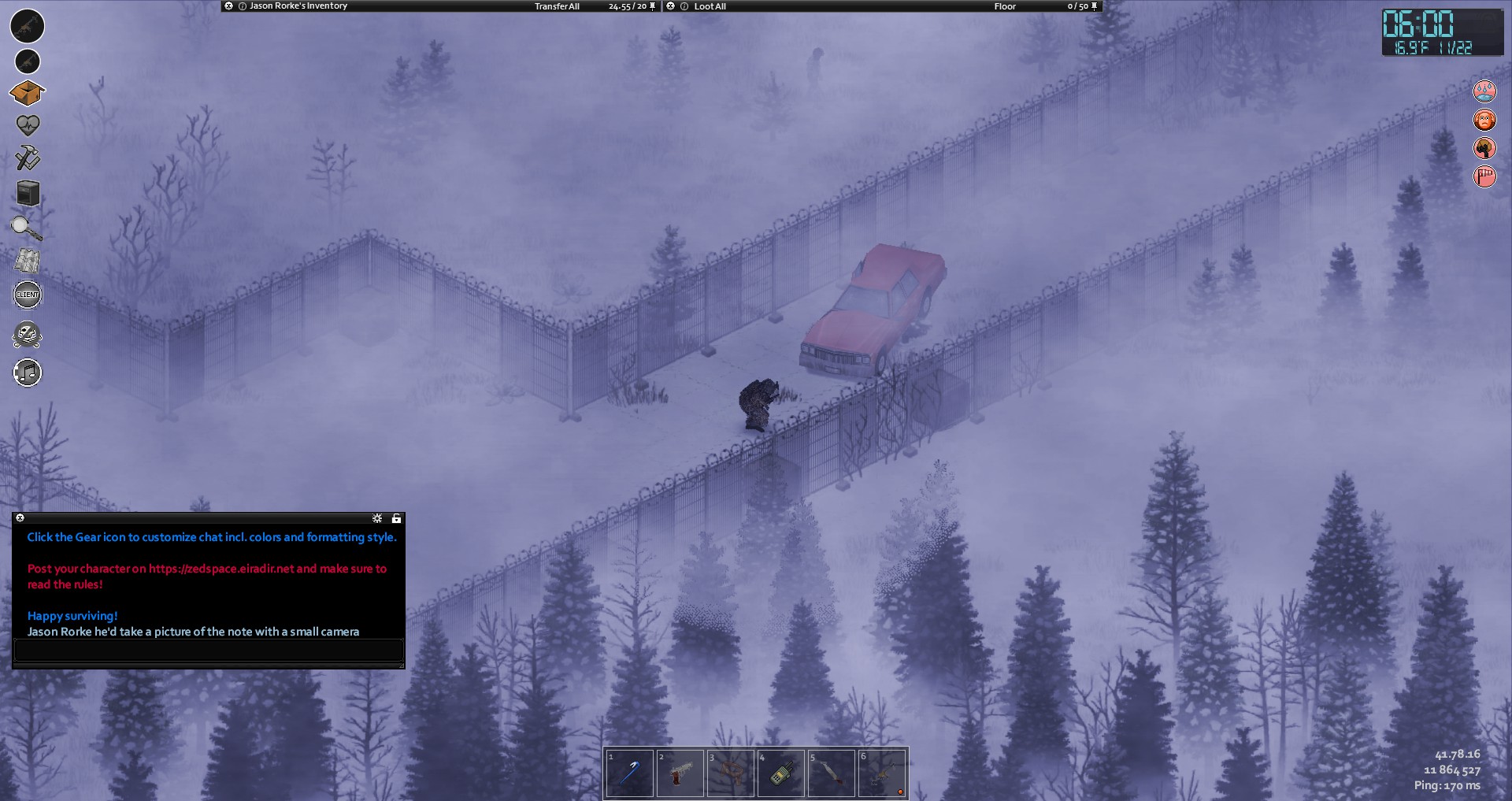Open the folded map icon
The image size is (1512, 801).
point(27,261)
